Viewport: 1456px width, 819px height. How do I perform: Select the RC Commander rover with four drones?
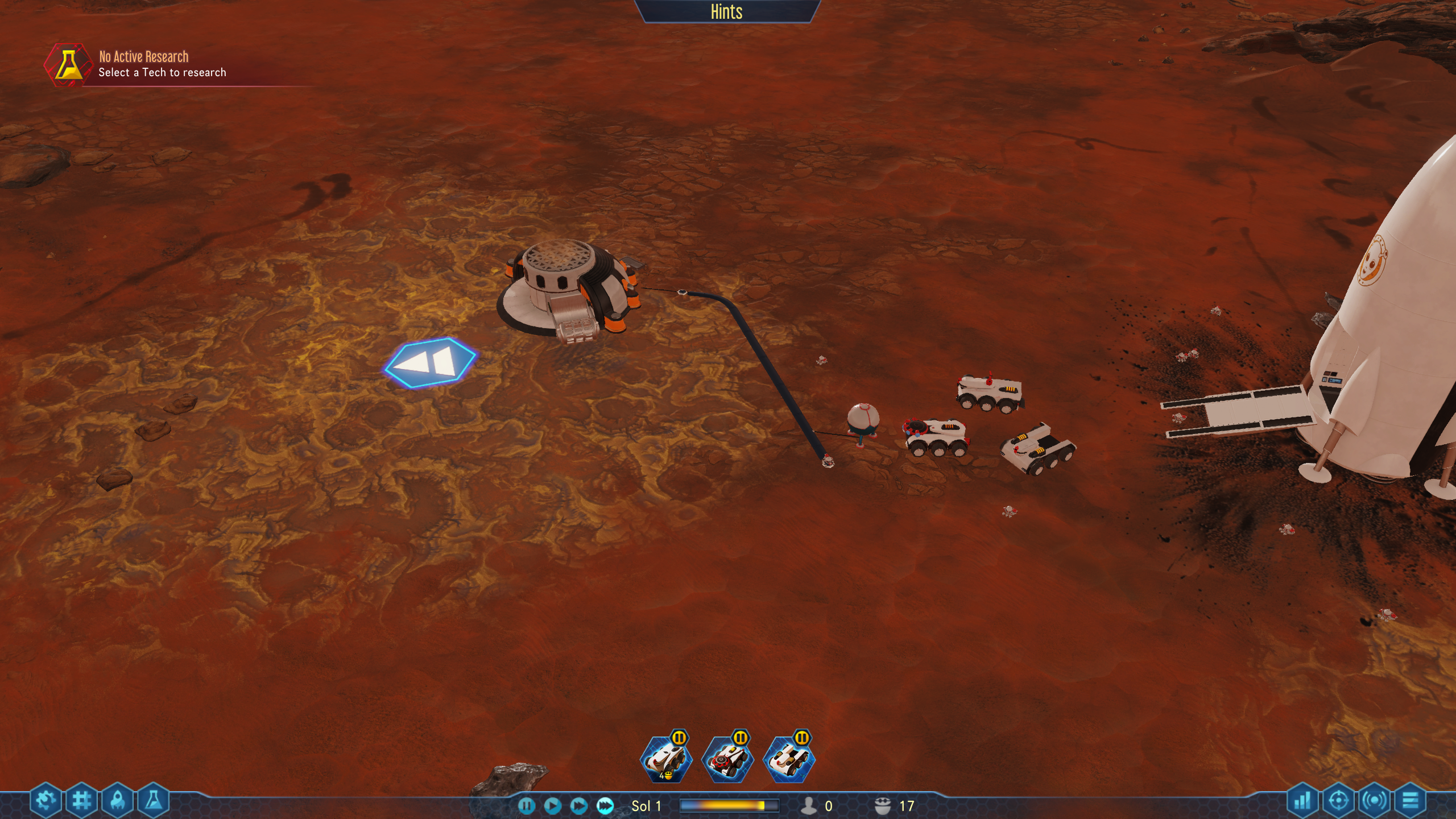[666, 759]
